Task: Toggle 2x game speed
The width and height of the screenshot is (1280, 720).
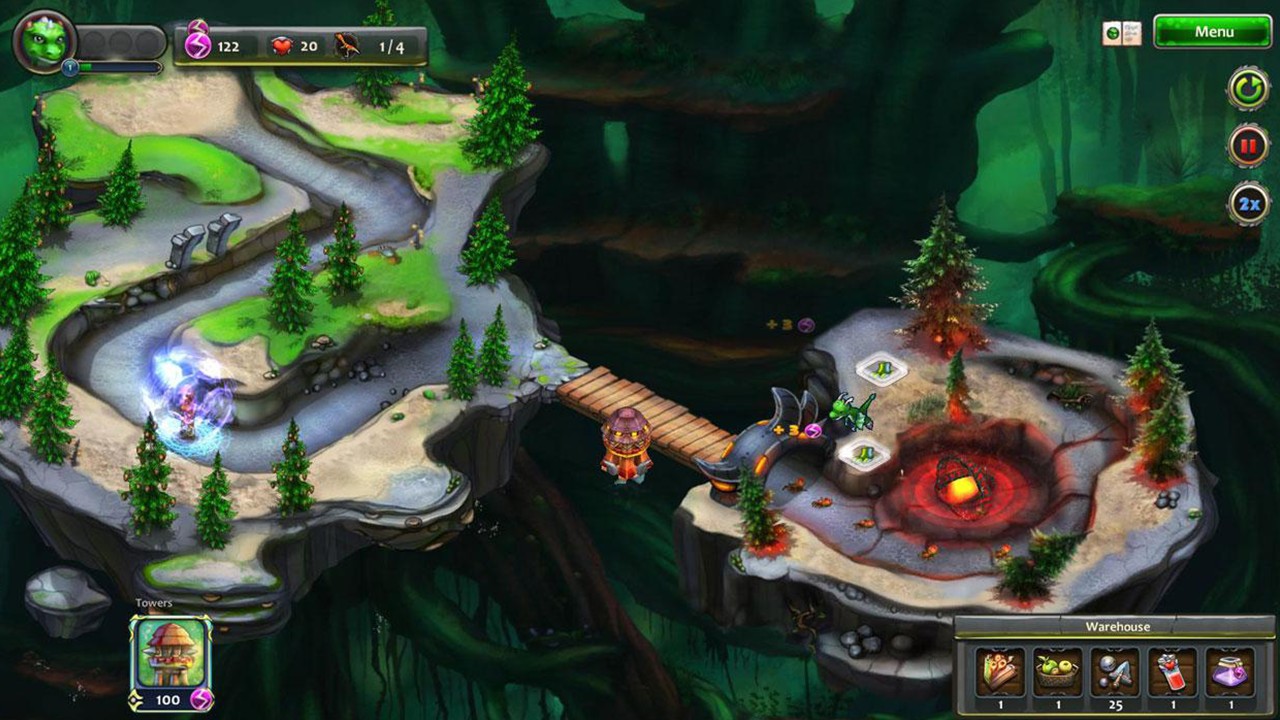Action: tap(1245, 201)
